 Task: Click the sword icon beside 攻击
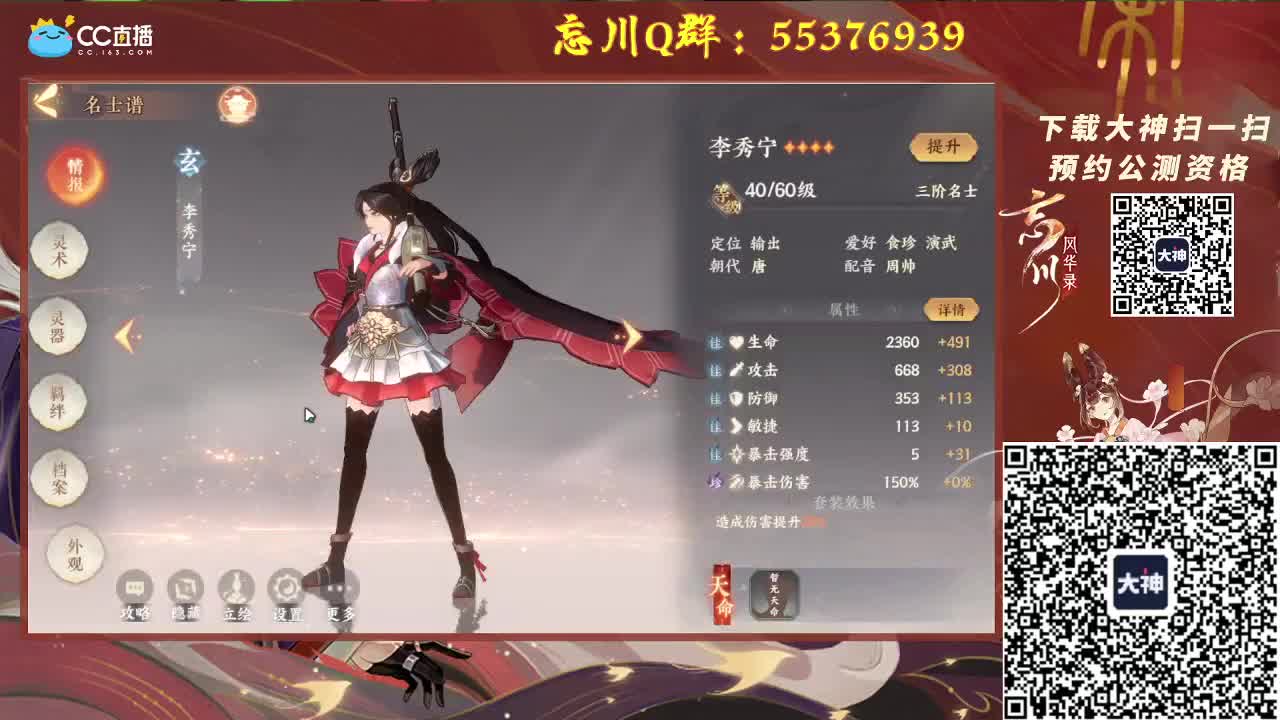click(736, 370)
